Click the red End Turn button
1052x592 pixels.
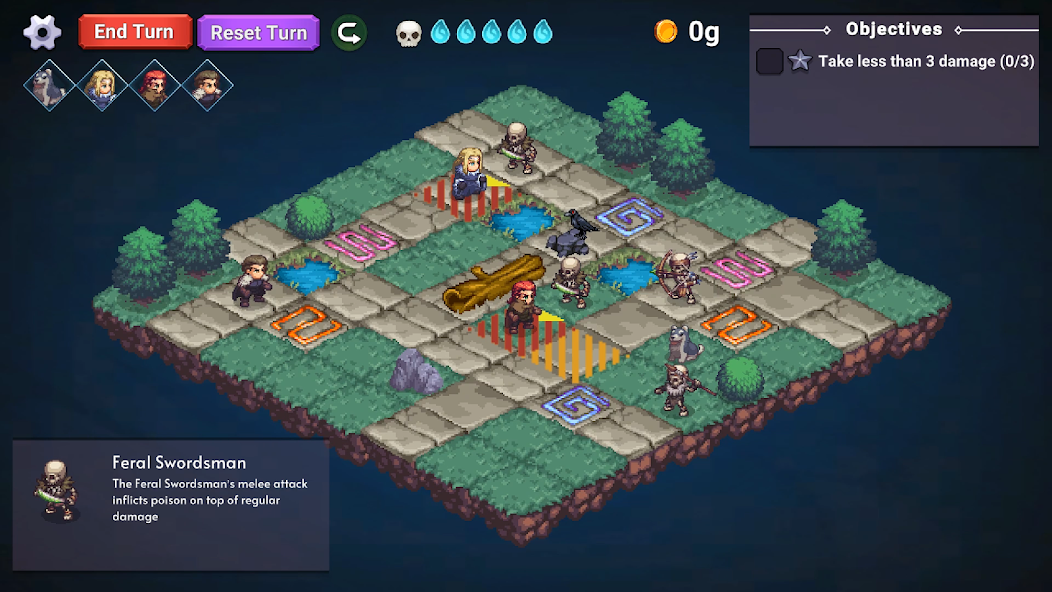(134, 32)
